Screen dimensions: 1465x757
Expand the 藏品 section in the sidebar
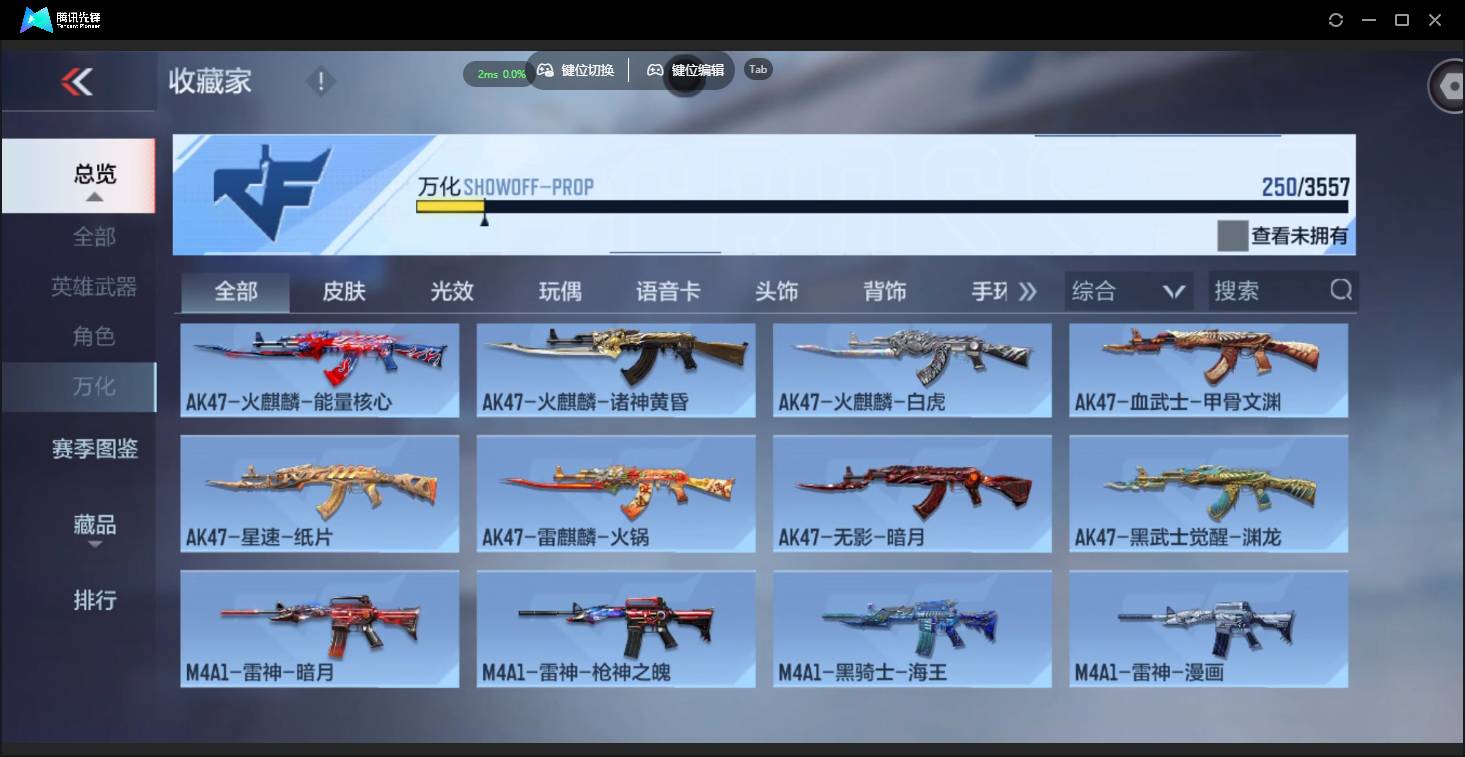point(93,525)
